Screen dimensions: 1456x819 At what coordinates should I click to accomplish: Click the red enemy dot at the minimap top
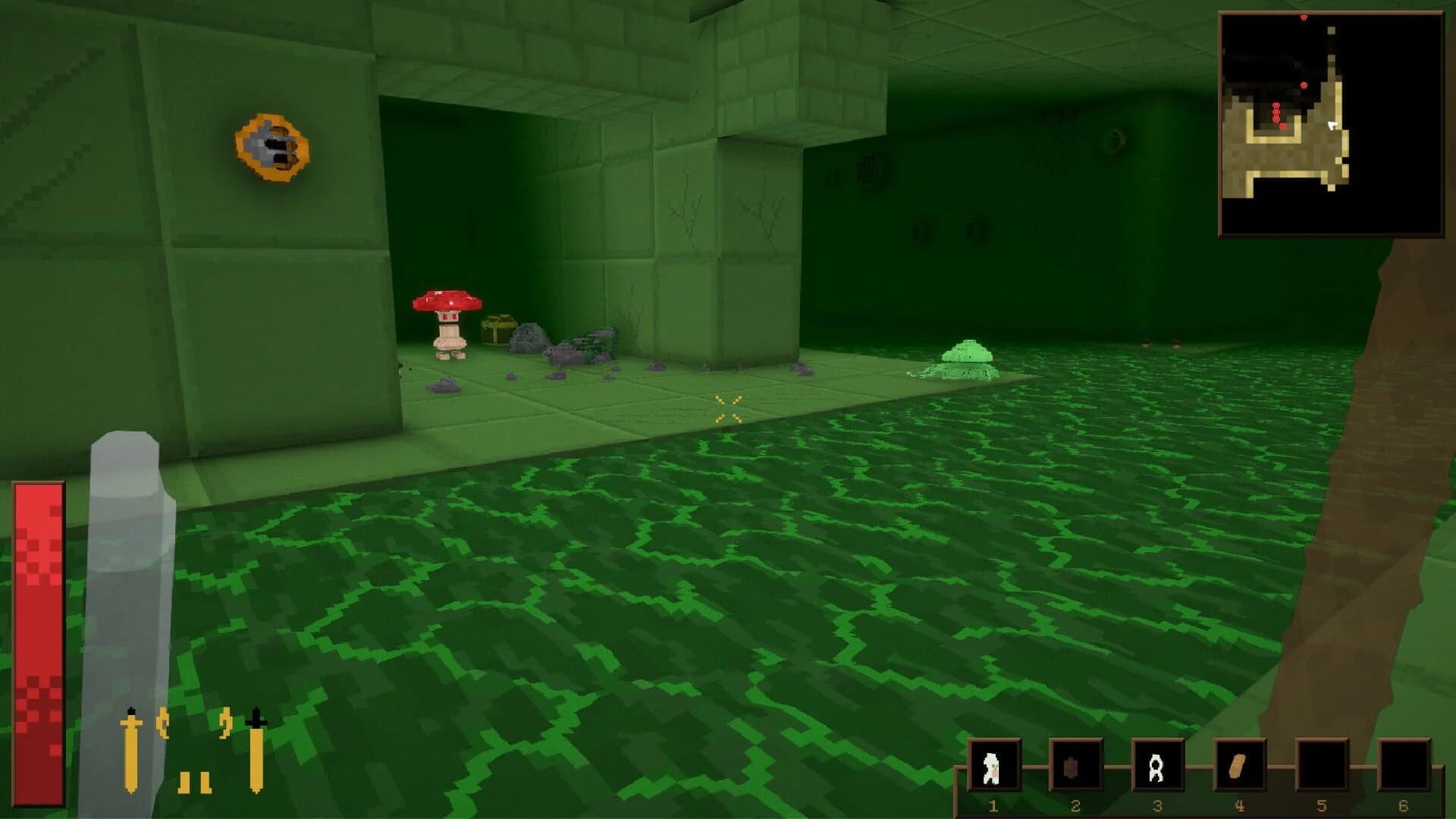1304,17
